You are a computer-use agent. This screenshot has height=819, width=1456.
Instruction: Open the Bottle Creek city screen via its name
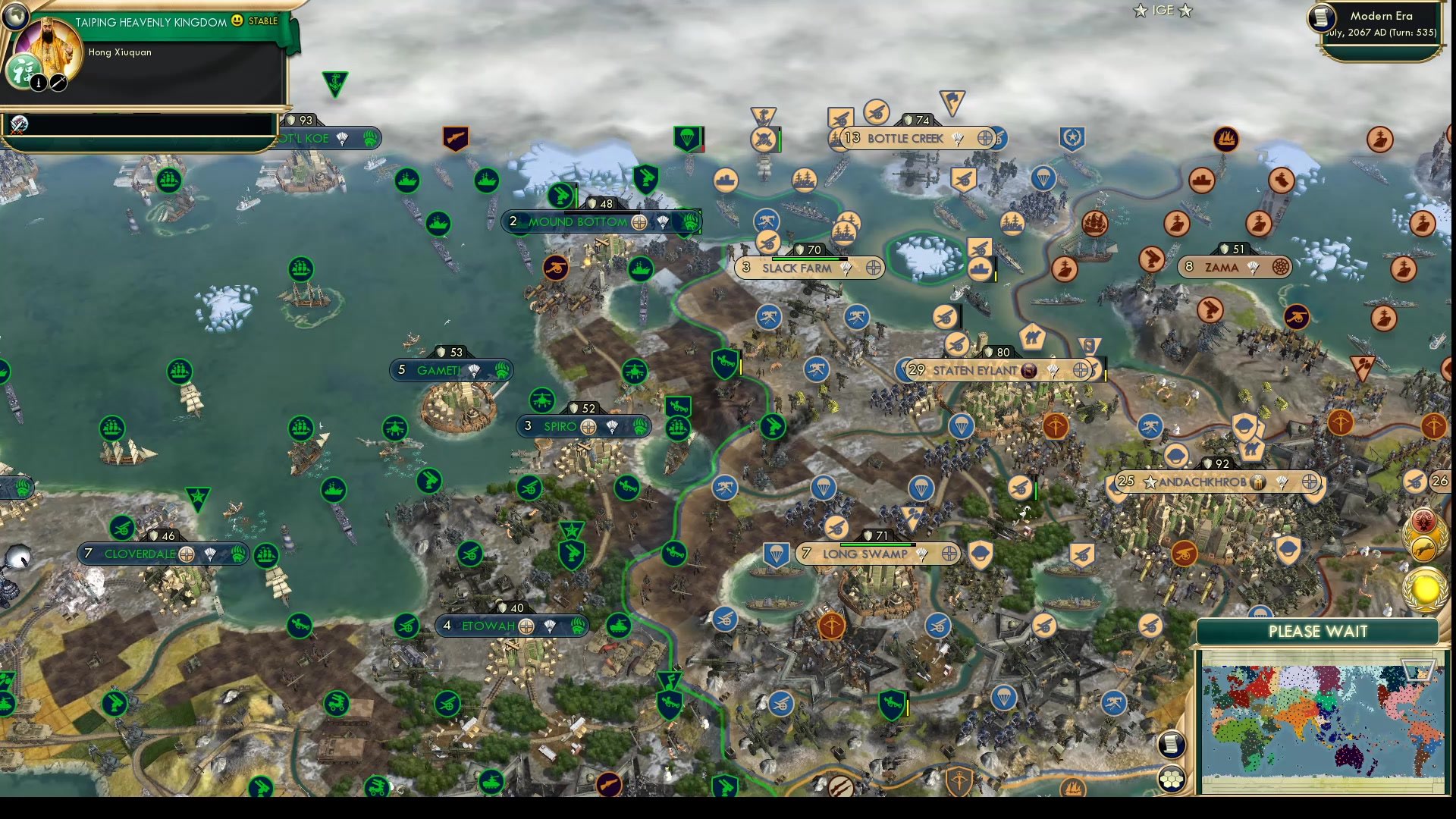click(905, 139)
